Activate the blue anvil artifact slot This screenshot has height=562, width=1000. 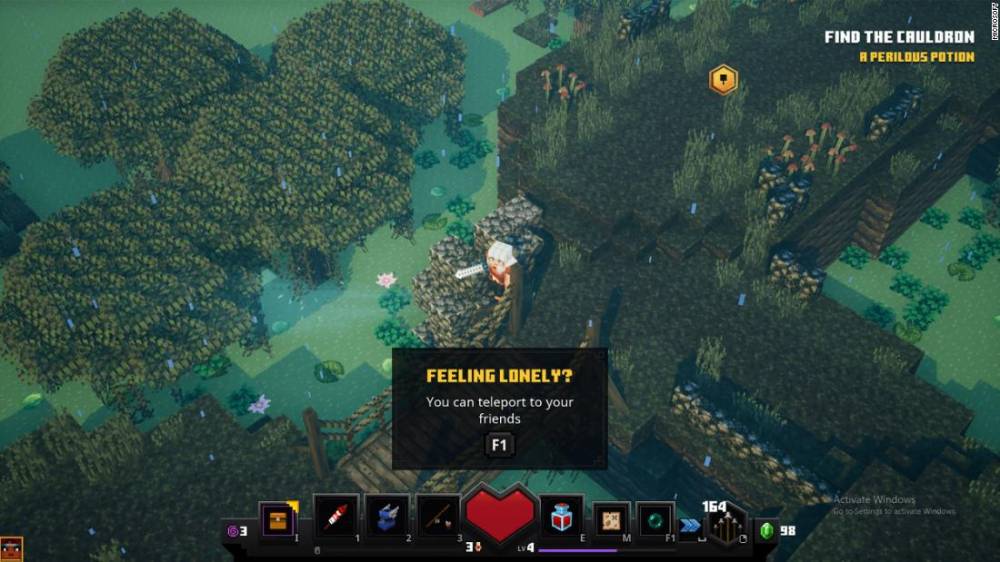click(387, 516)
